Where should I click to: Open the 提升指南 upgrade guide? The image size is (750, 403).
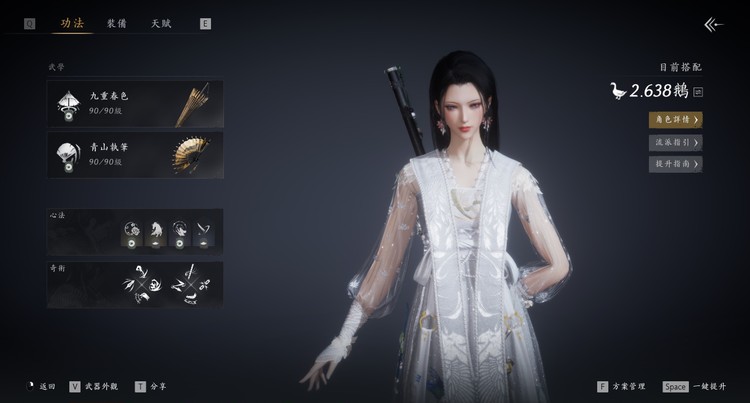point(675,164)
